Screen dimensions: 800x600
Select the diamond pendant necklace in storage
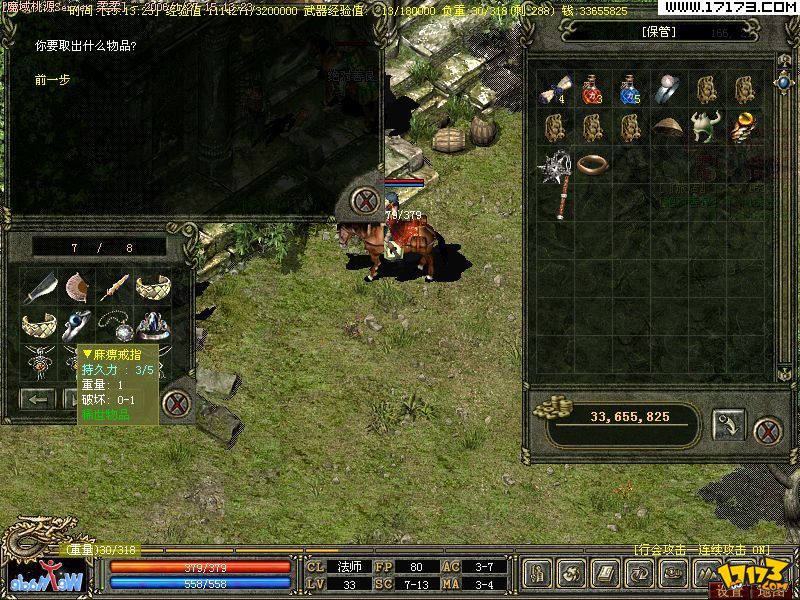click(115, 327)
